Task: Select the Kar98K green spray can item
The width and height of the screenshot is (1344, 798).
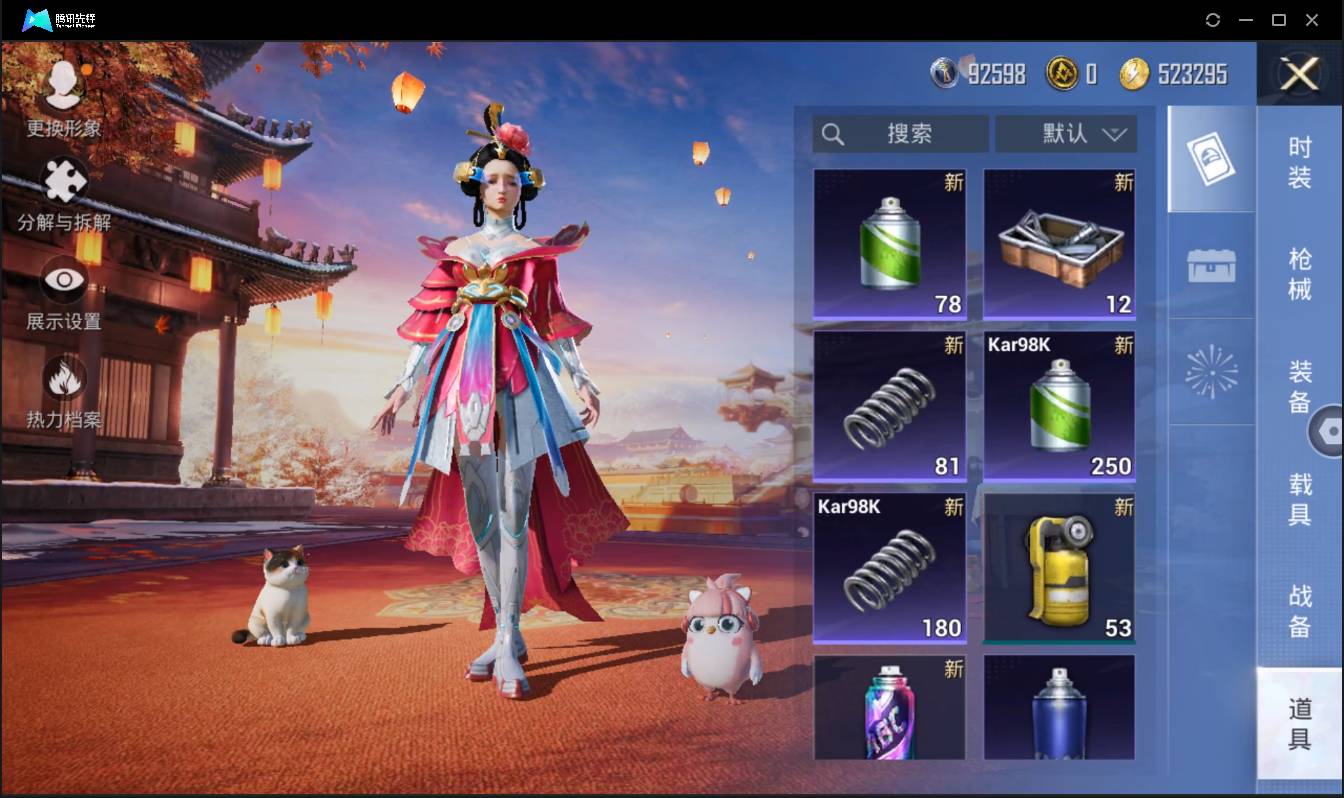Action: point(1059,406)
